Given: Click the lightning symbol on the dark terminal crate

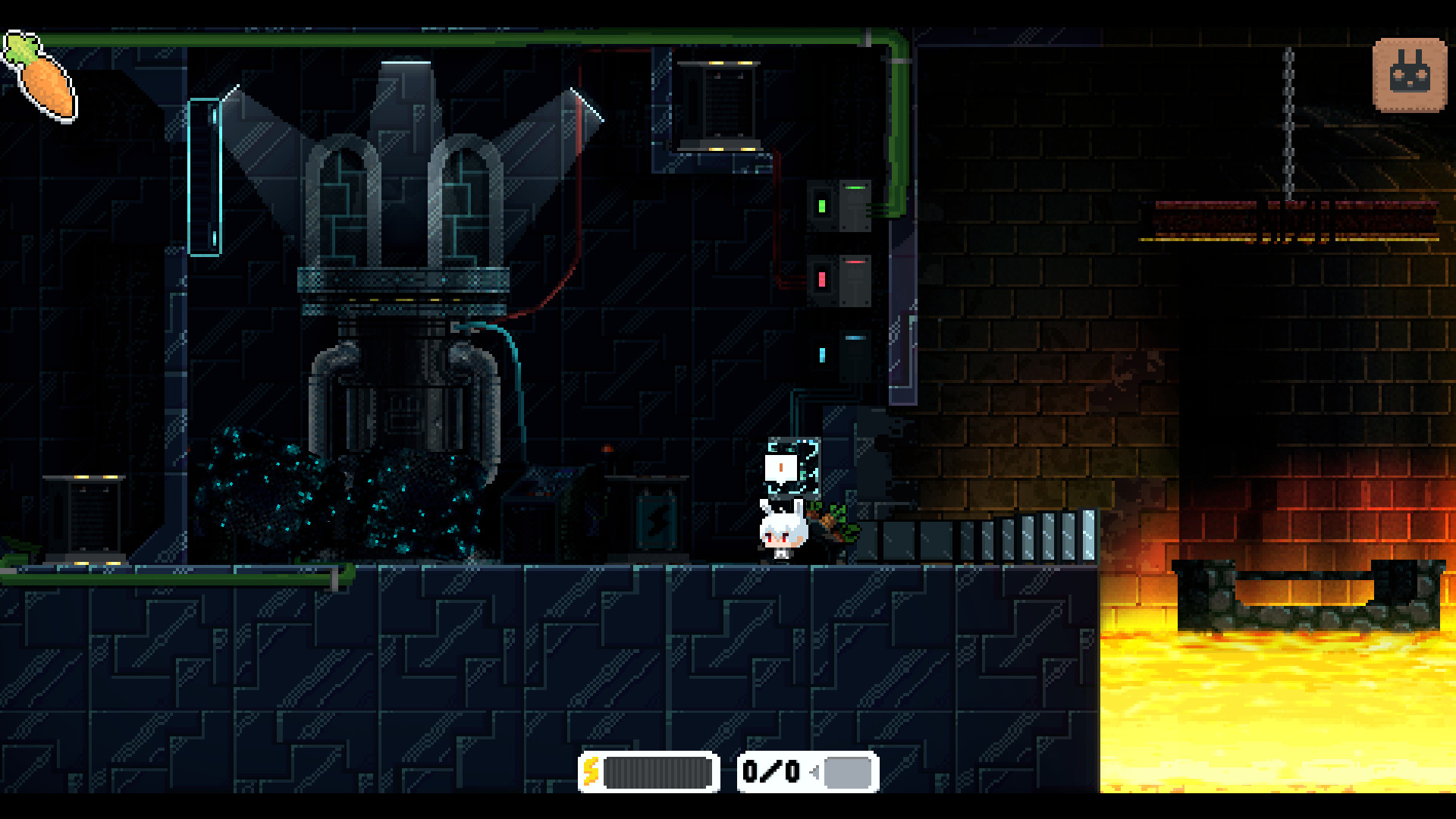Looking at the screenshot, I should click(x=657, y=517).
